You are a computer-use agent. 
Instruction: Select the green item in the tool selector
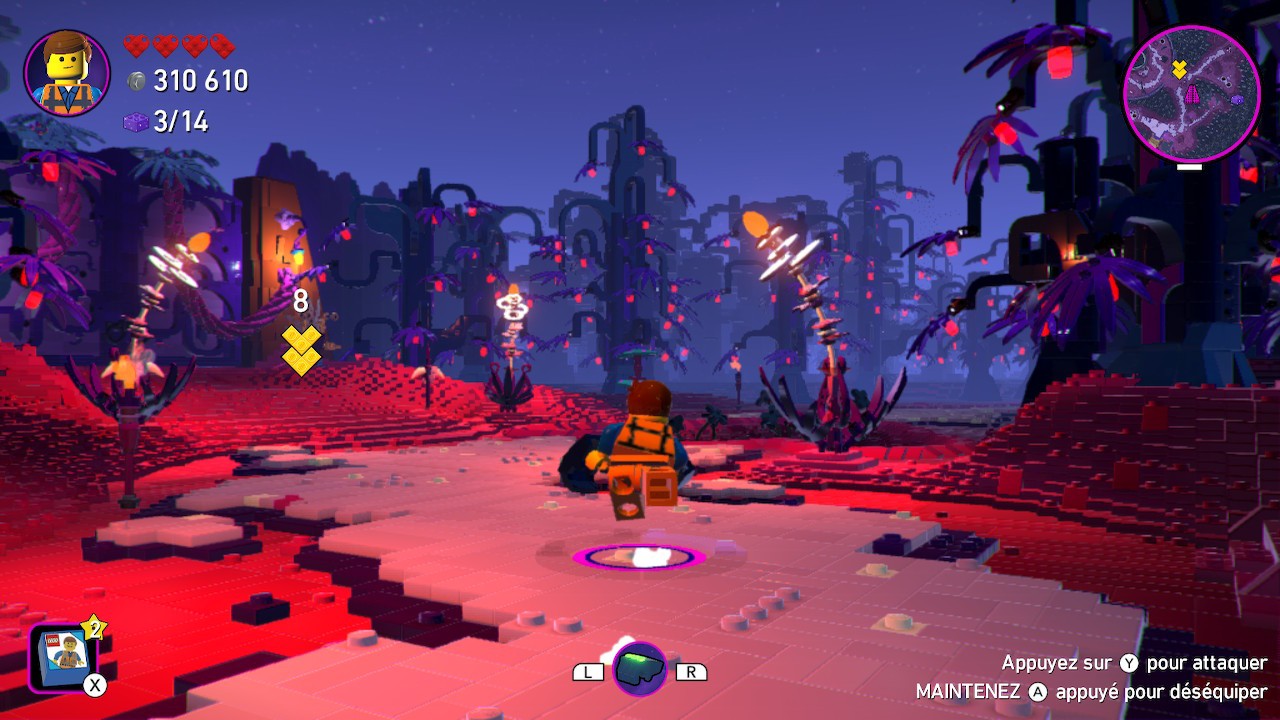(639, 669)
